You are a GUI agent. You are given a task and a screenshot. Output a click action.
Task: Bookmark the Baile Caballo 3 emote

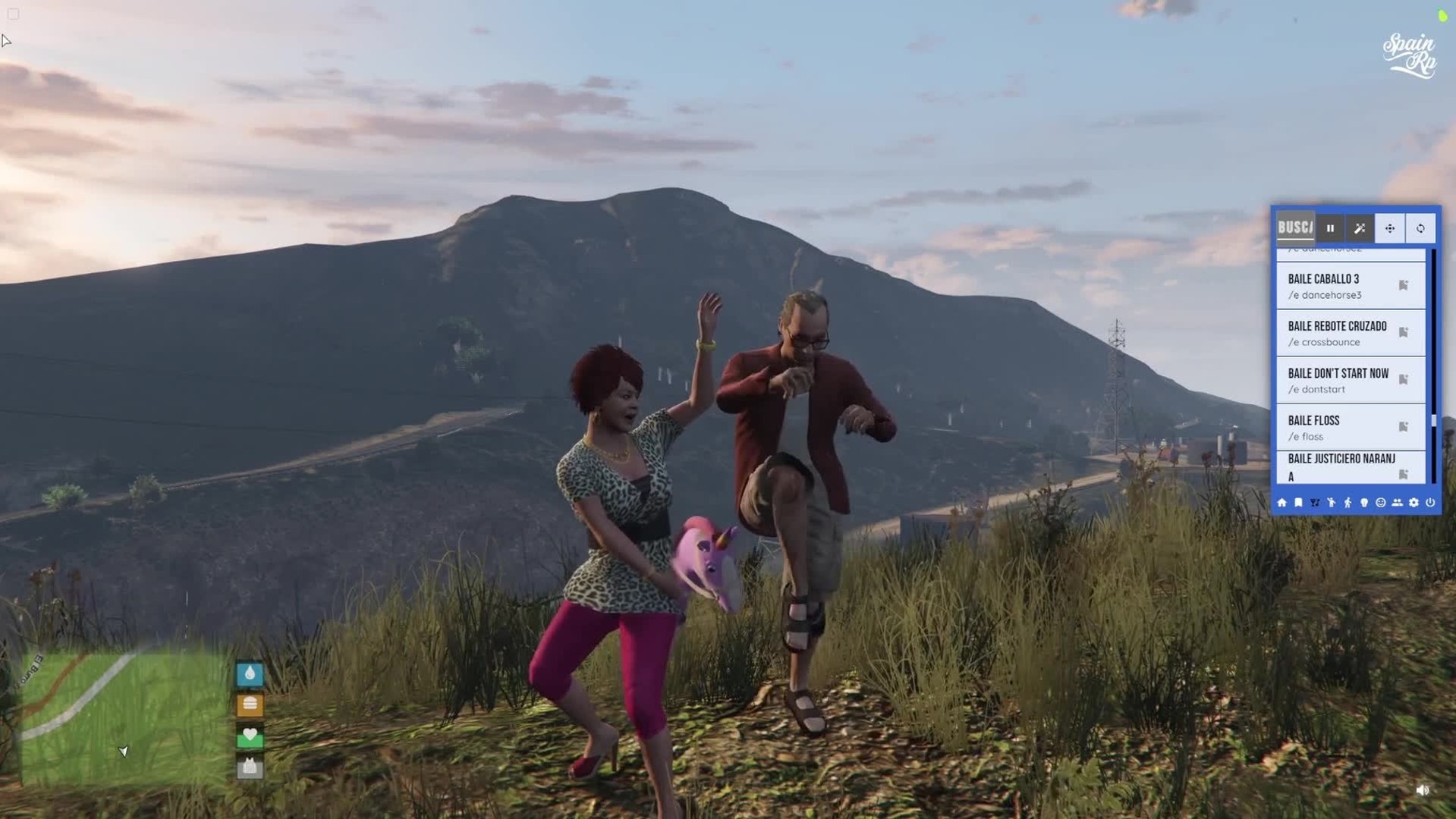[x=1404, y=286]
